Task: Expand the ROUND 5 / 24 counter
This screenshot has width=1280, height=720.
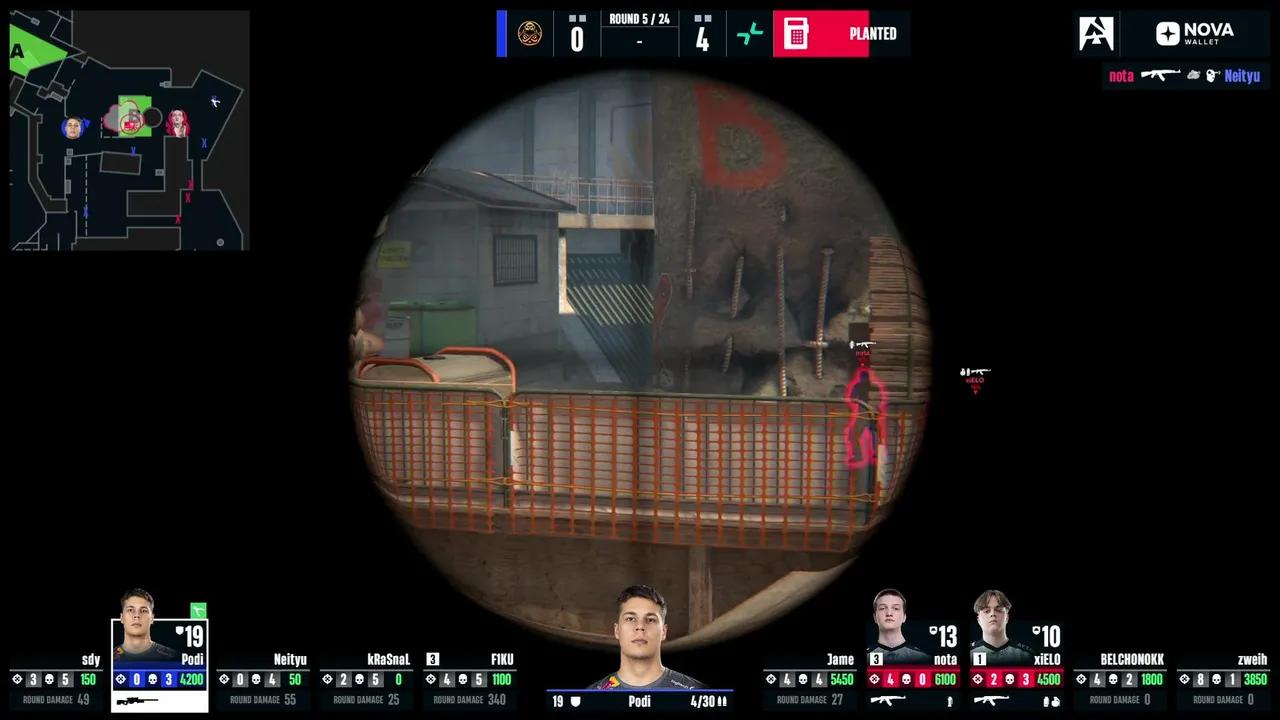Action: point(640,17)
